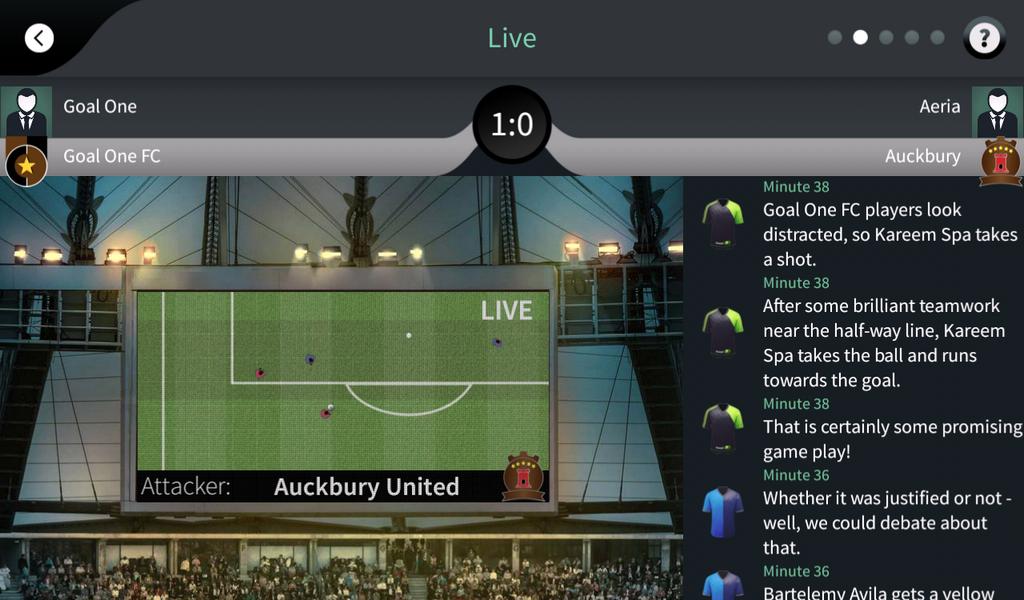Viewport: 1024px width, 600px height.
Task: Open the Auckbury club crest in header
Action: click(x=1000, y=161)
